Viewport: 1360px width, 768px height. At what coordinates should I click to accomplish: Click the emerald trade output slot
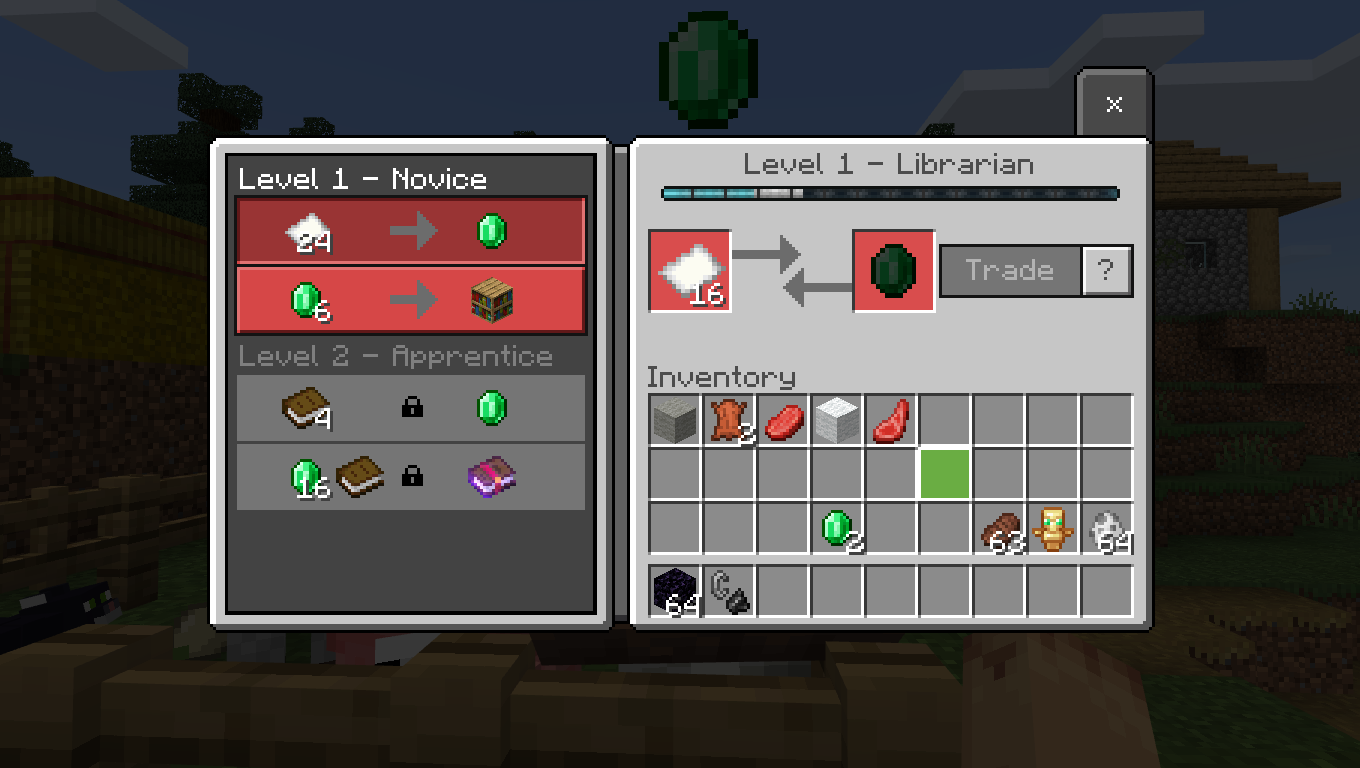tap(893, 271)
